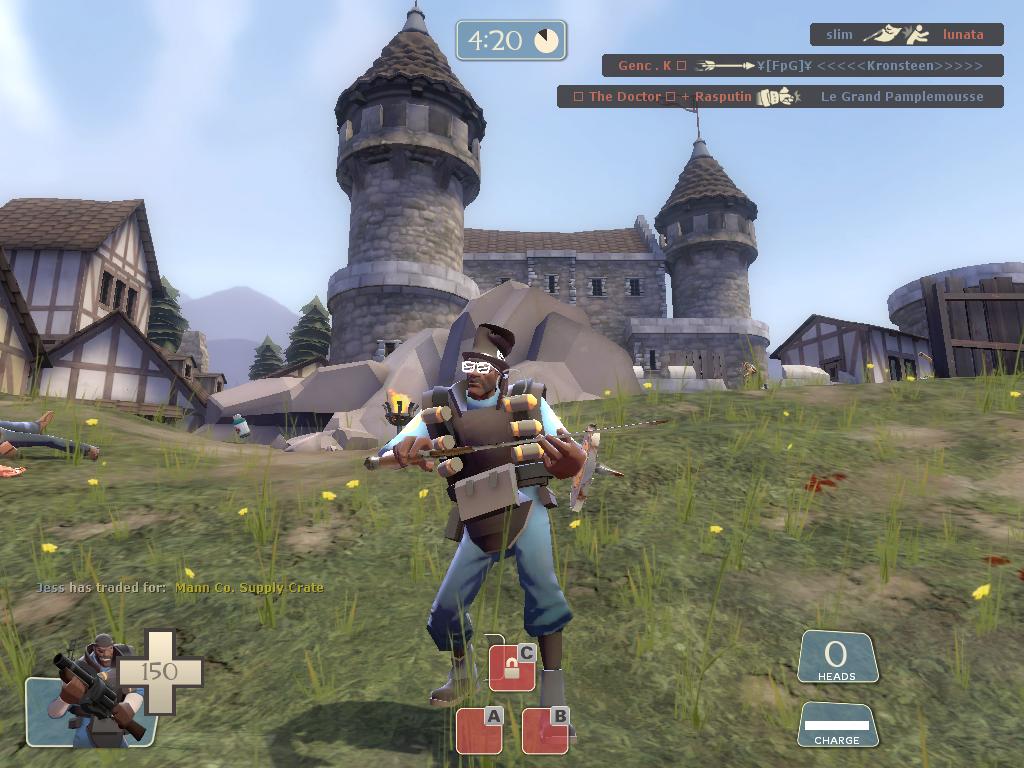
Task: Select the Genc . K kill feed entry
Action: click(802, 66)
